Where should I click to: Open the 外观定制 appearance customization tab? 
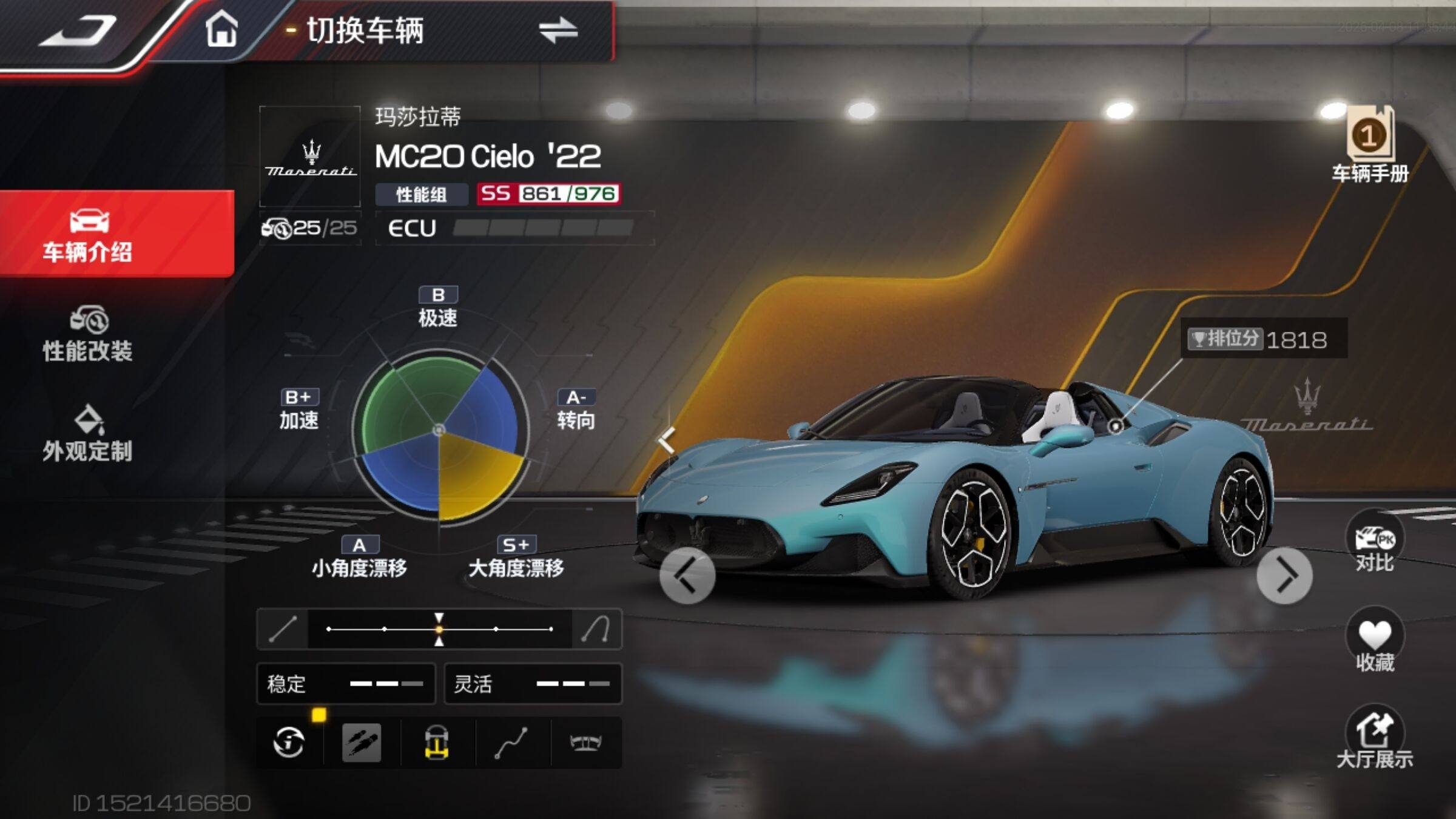point(88,434)
